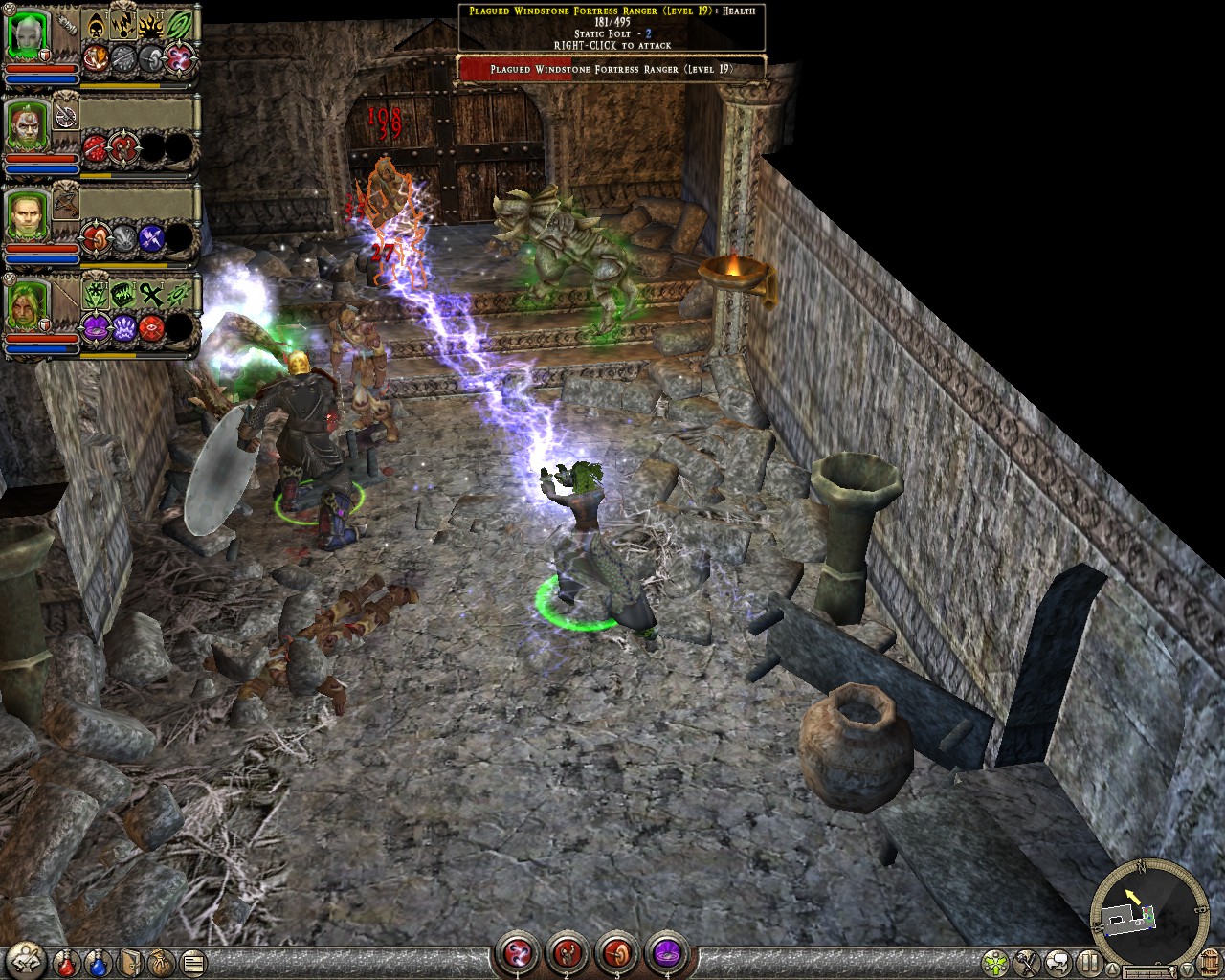Screen dimensions: 1225x980
Task: Drink the blue mana potion
Action: click(98, 961)
